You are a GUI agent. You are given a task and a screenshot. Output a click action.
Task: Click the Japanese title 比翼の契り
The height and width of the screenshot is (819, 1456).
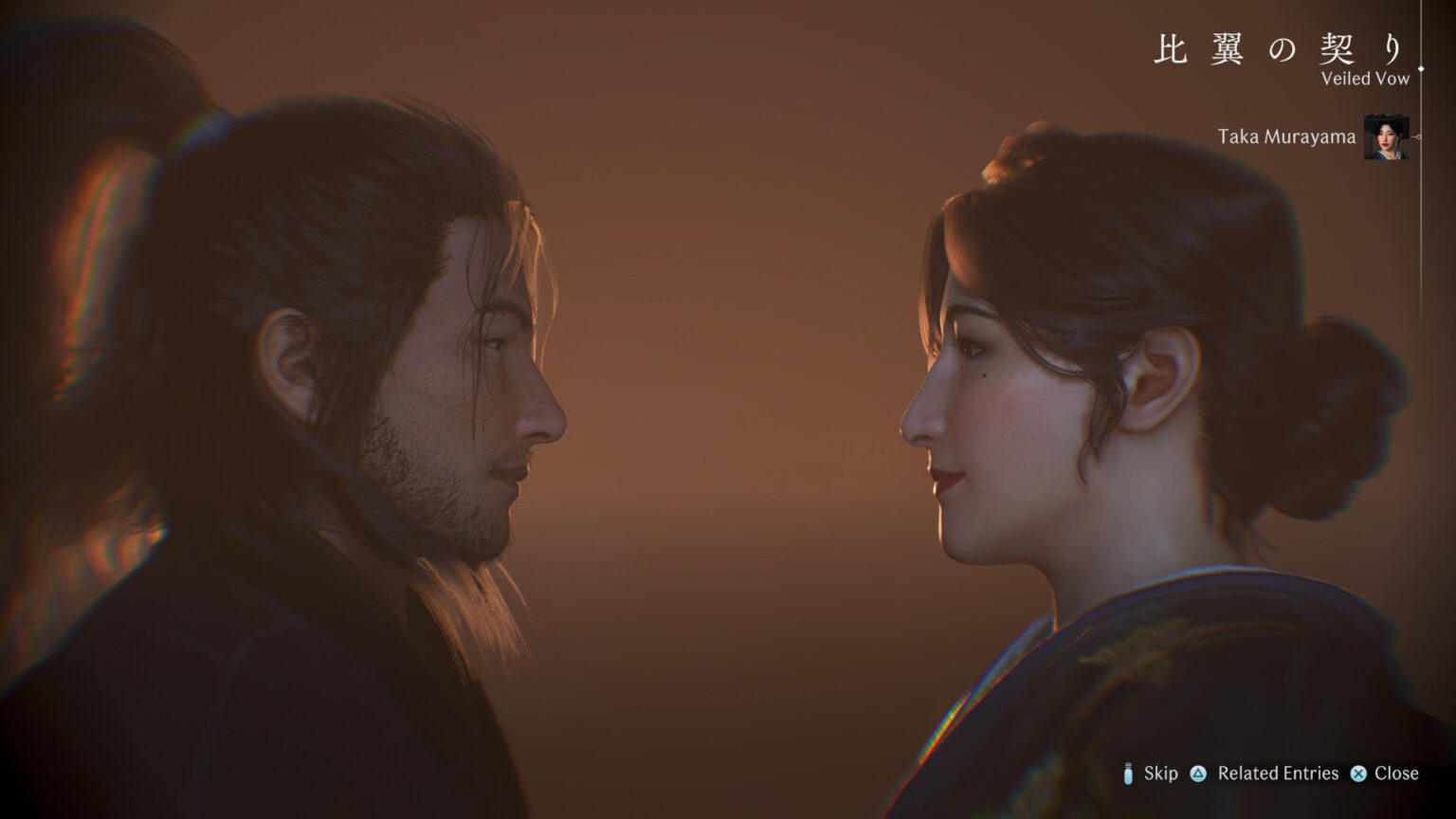(x=1278, y=47)
